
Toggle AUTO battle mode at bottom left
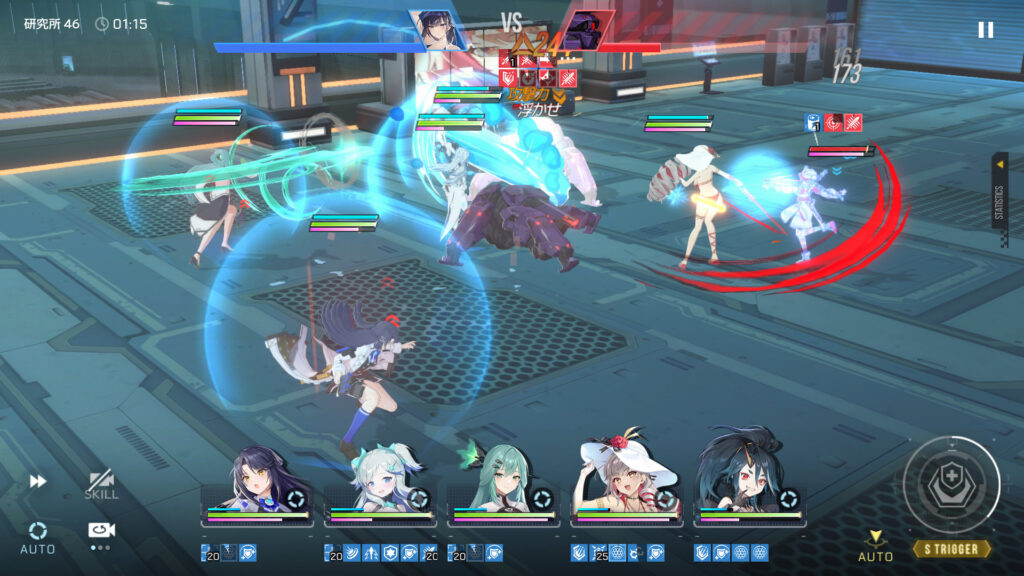pos(38,537)
